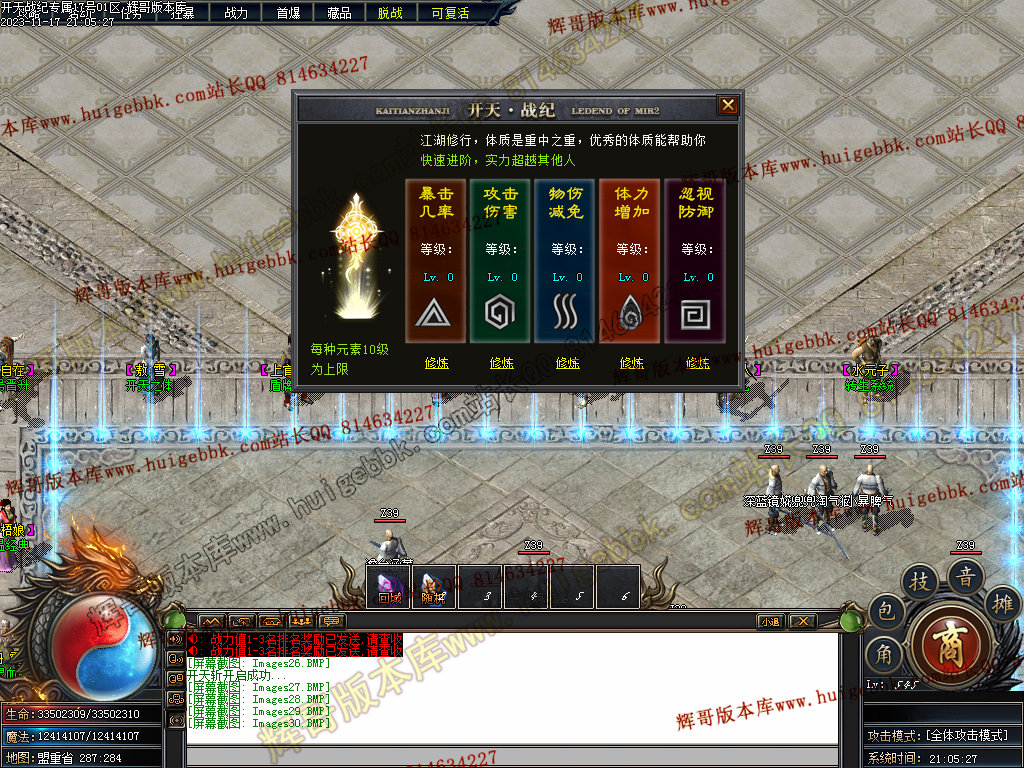
Task: Click 修炼 under the 暴击几率 card
Action: click(437, 363)
